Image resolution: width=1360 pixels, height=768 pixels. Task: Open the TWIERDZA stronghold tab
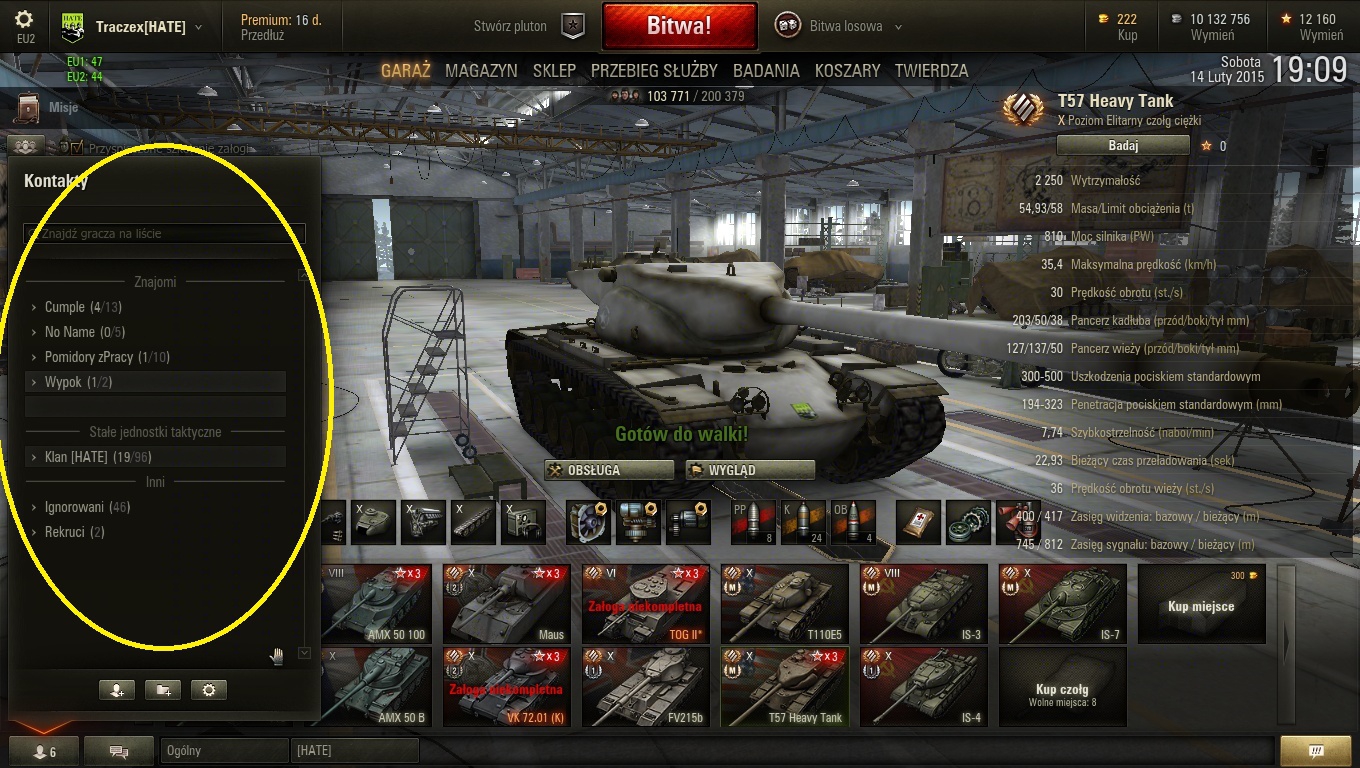pyautogui.click(x=931, y=71)
